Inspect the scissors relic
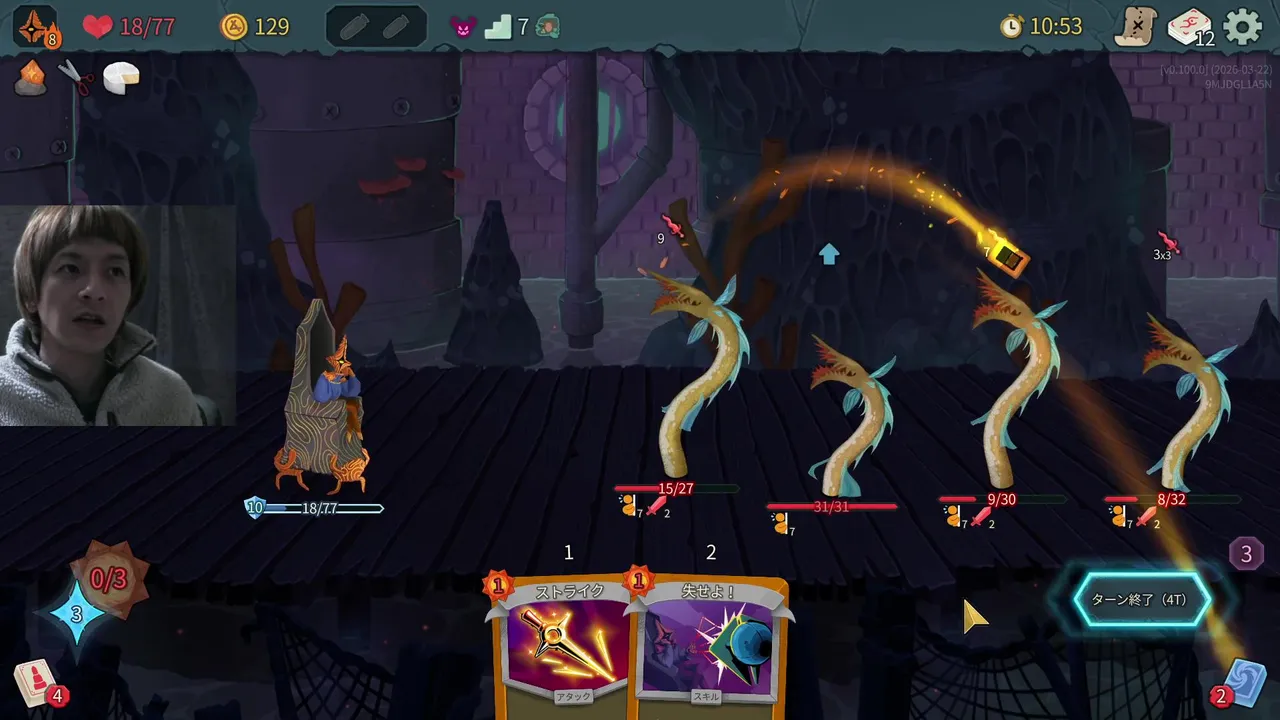Image resolution: width=1280 pixels, height=720 pixels. pos(75,78)
